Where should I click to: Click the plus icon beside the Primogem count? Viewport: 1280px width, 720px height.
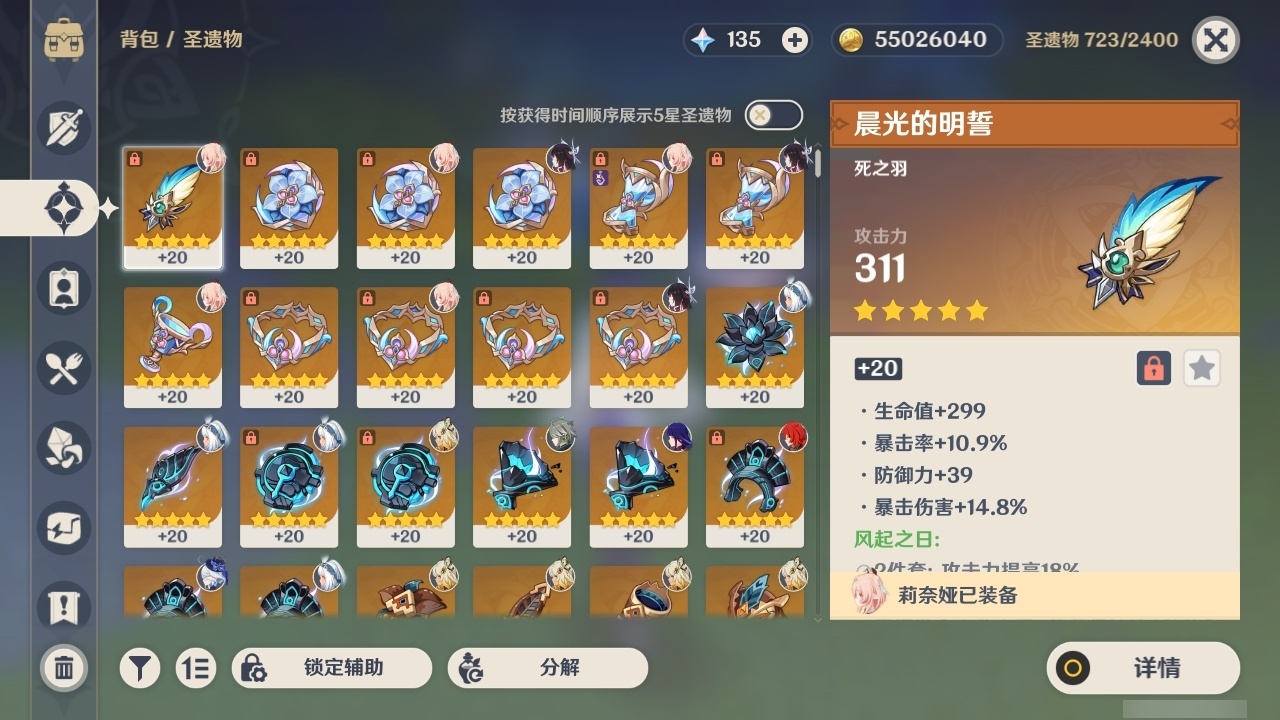793,40
